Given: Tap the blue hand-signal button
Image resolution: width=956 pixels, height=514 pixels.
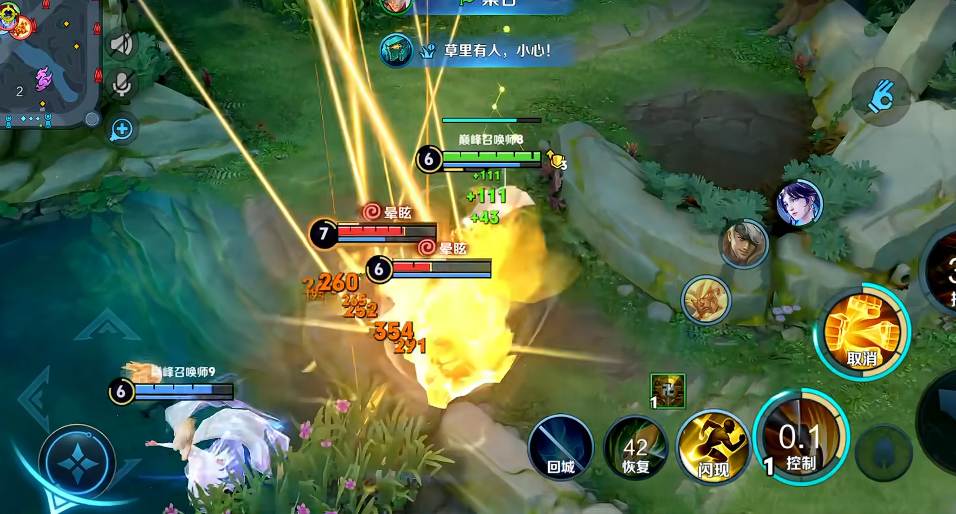Looking at the screenshot, I should tap(881, 97).
